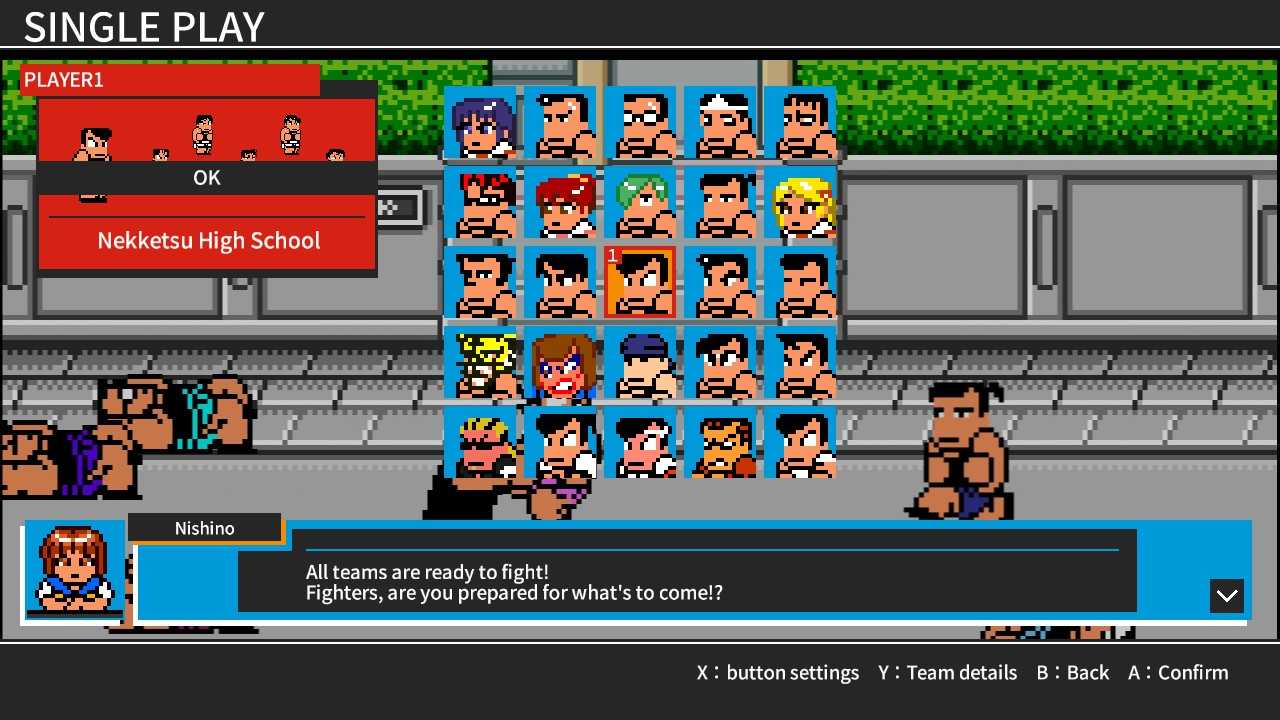1280x720 pixels.
Task: Advance dialogue with the down arrow chevron
Action: (1227, 596)
